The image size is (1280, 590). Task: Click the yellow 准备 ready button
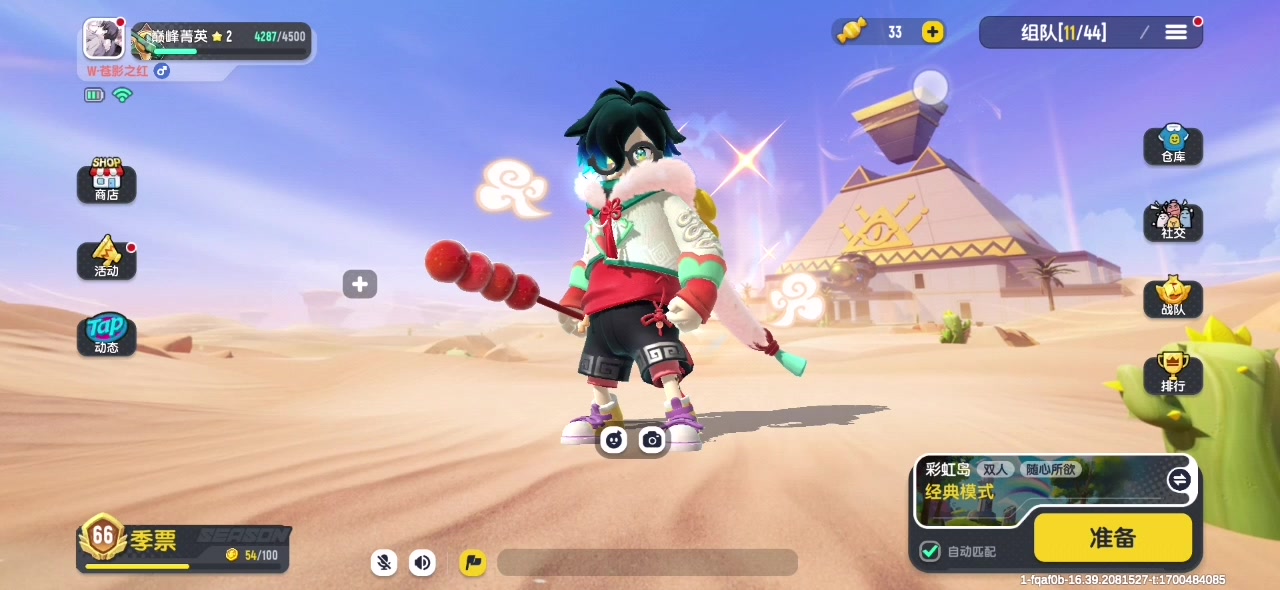pos(1112,538)
